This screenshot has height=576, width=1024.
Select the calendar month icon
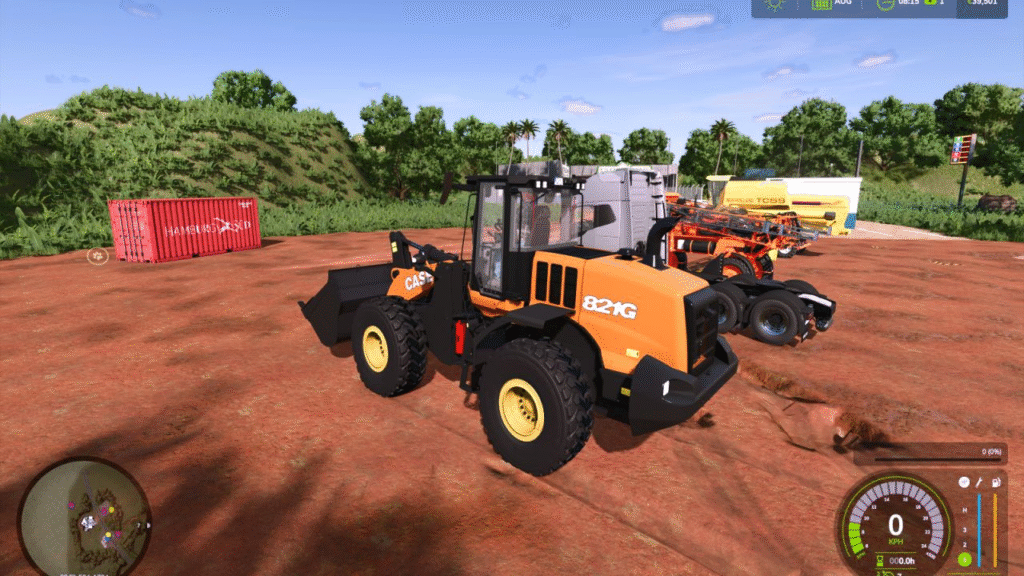click(x=822, y=5)
